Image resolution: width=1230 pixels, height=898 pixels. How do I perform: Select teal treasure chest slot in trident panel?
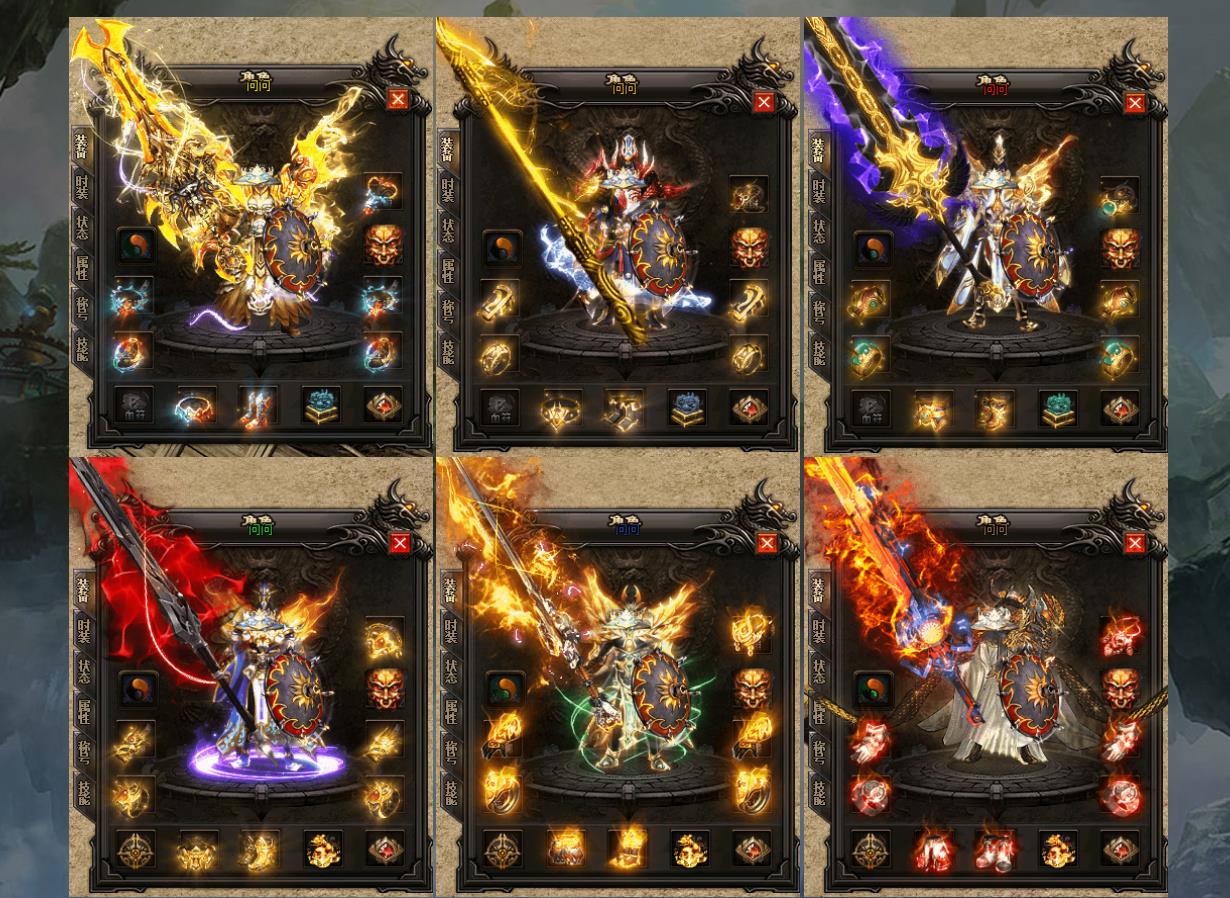tap(321, 405)
